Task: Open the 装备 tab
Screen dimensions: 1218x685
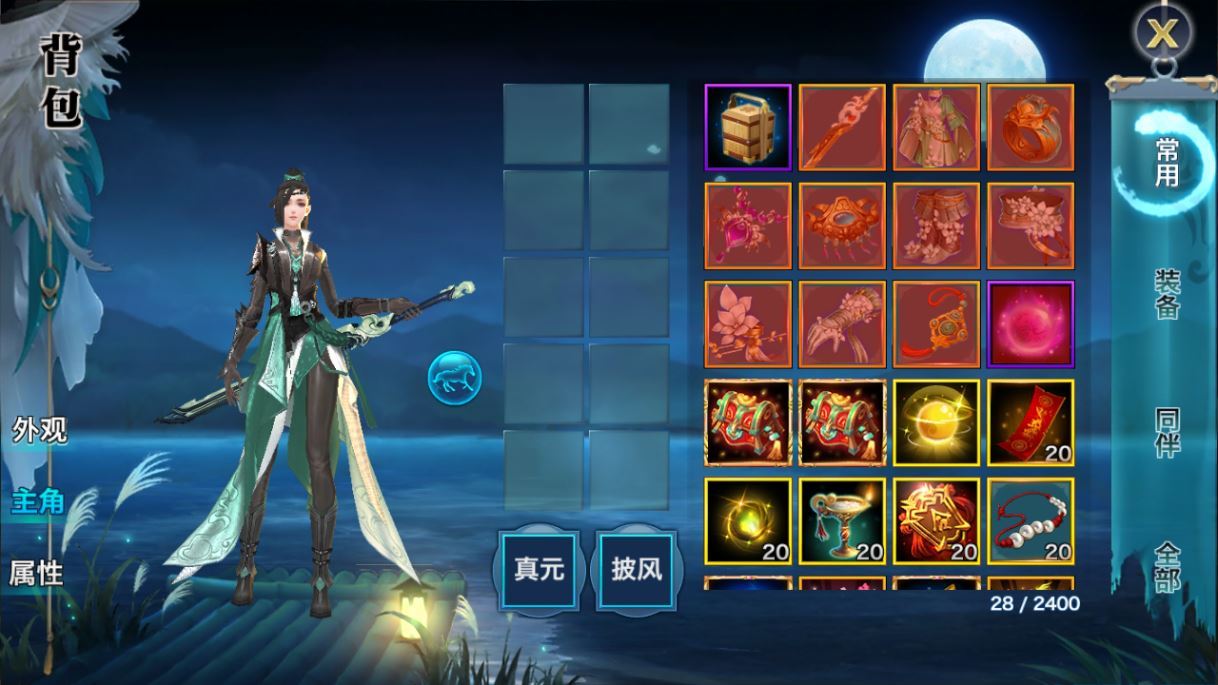Action: (1166, 294)
